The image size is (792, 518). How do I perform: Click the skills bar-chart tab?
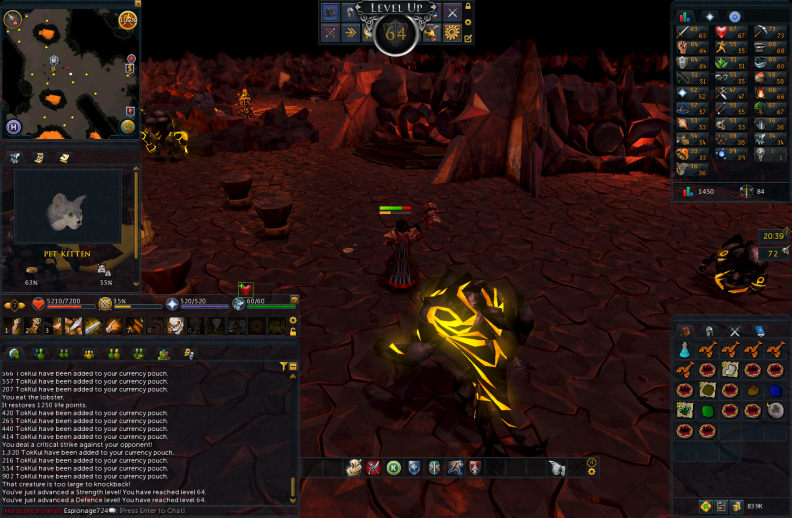pyautogui.click(x=686, y=17)
